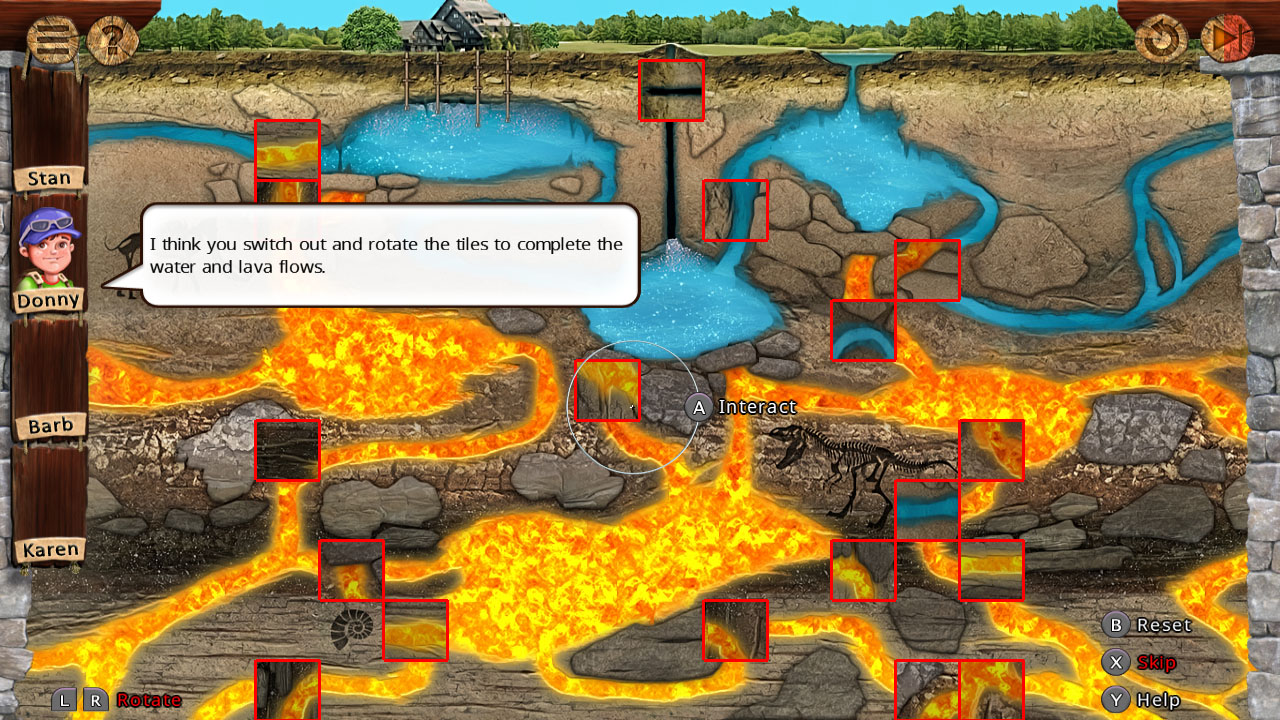Dismiss Donny's speech bubble about rotating tiles
1280x720 pixels.
pyautogui.click(x=390, y=255)
